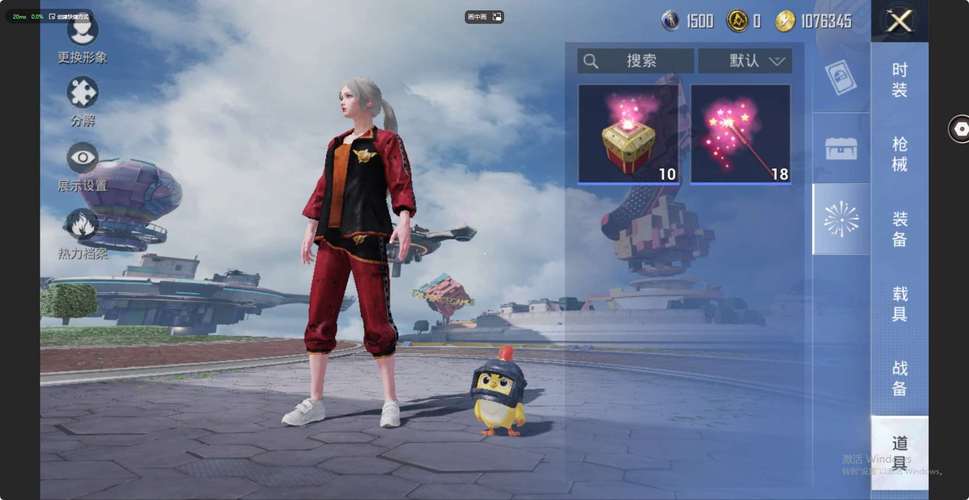Open the 分解 puzzle-piece dismantle option
The height and width of the screenshot is (500, 969).
(82, 95)
